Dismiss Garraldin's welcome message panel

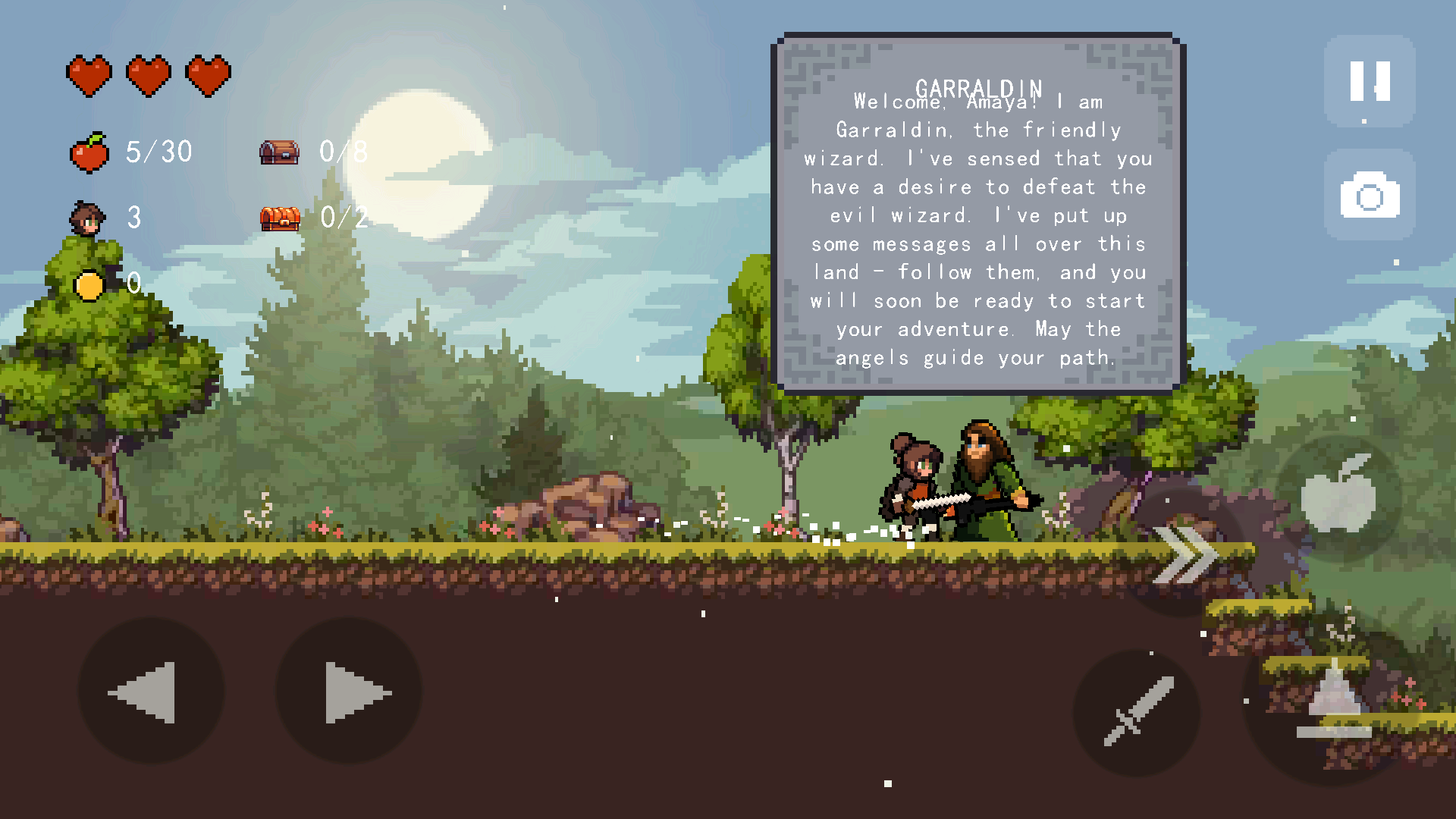977,213
